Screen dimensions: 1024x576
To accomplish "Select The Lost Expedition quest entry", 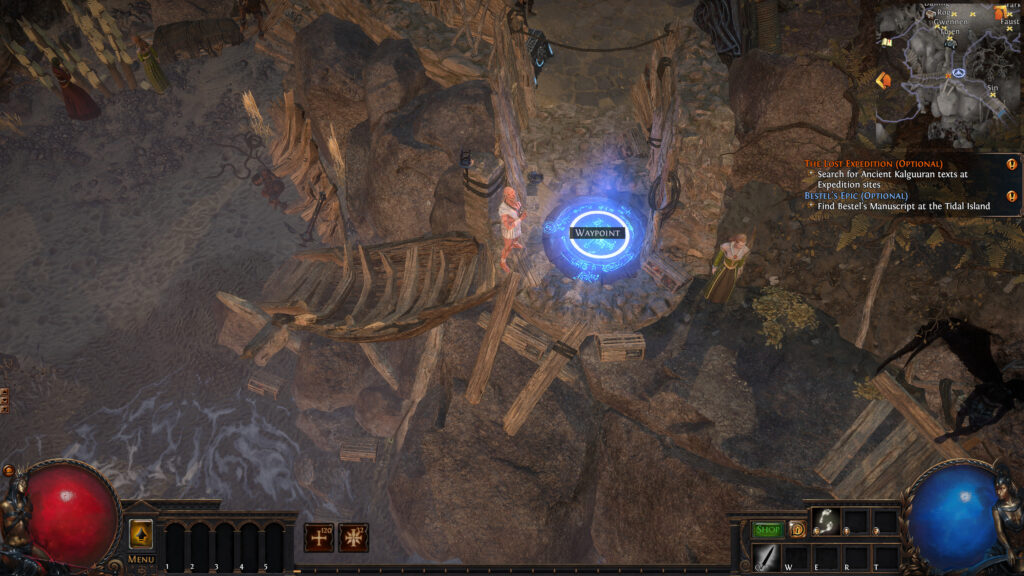I will pyautogui.click(x=873, y=163).
